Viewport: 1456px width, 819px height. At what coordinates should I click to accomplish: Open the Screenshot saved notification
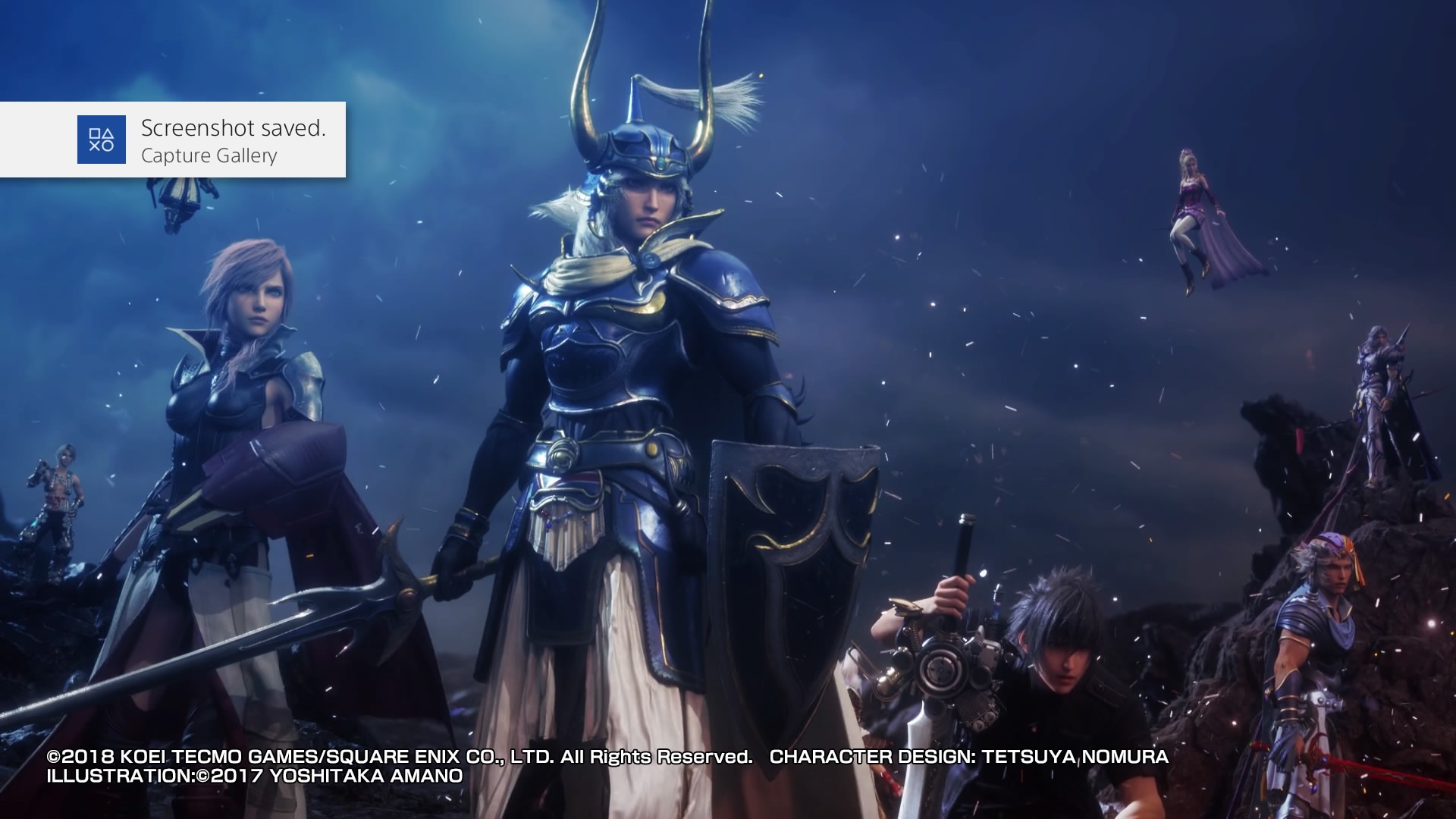tap(173, 140)
